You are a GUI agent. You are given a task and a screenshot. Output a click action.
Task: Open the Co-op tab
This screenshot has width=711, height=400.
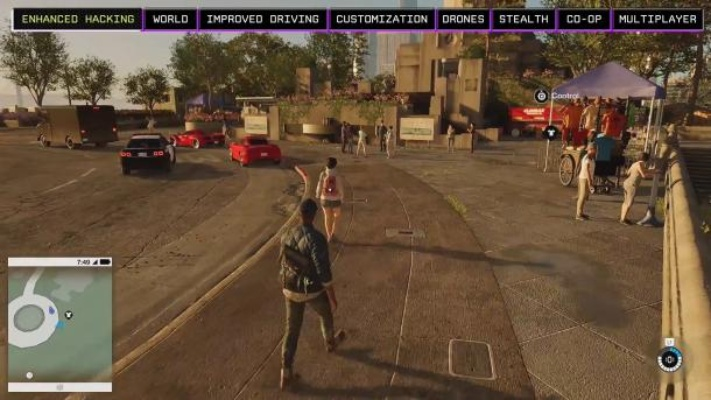[x=583, y=19]
